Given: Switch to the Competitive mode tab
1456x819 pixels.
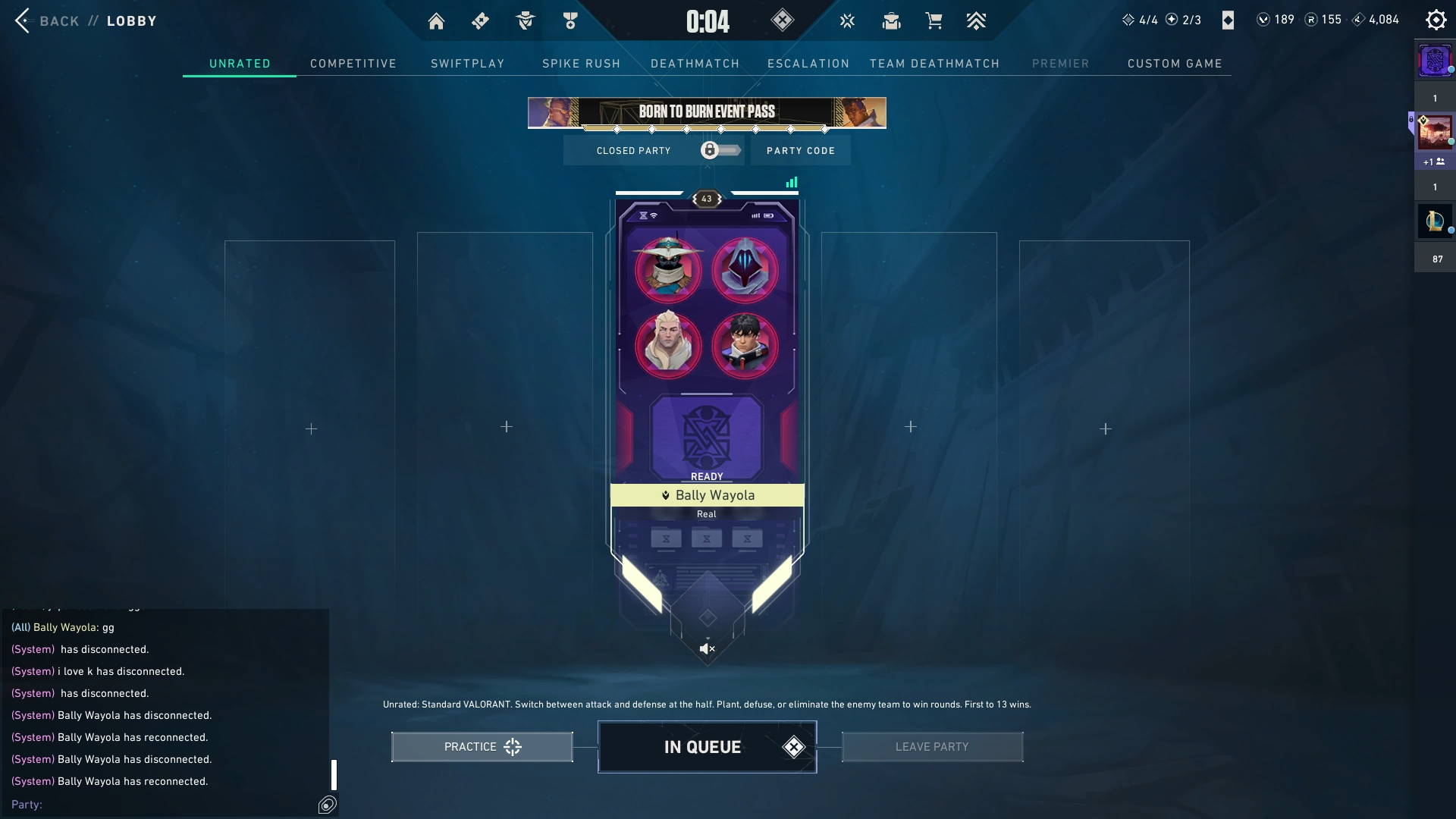Looking at the screenshot, I should click(x=353, y=64).
